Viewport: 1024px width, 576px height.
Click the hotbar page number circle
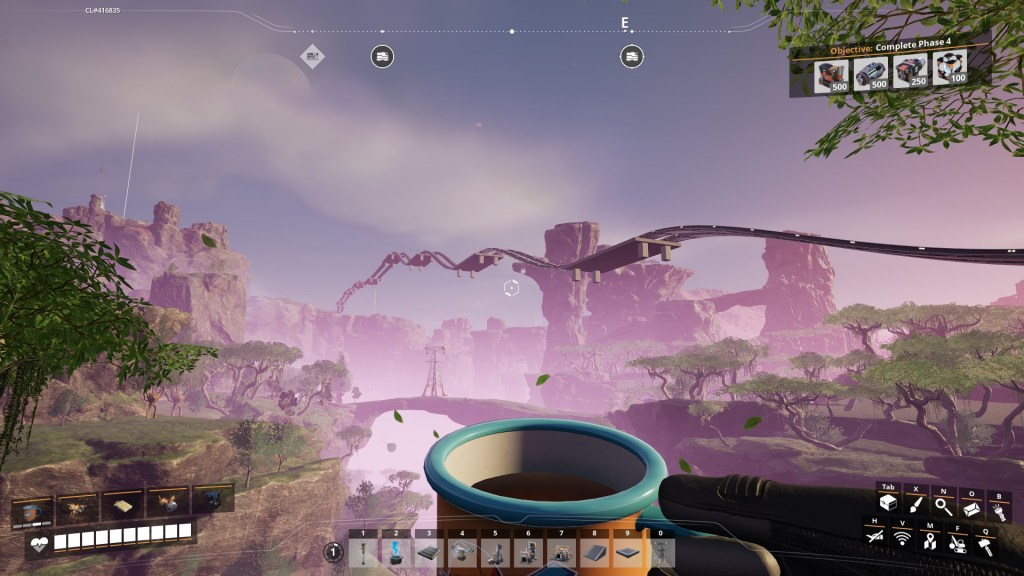click(x=333, y=552)
